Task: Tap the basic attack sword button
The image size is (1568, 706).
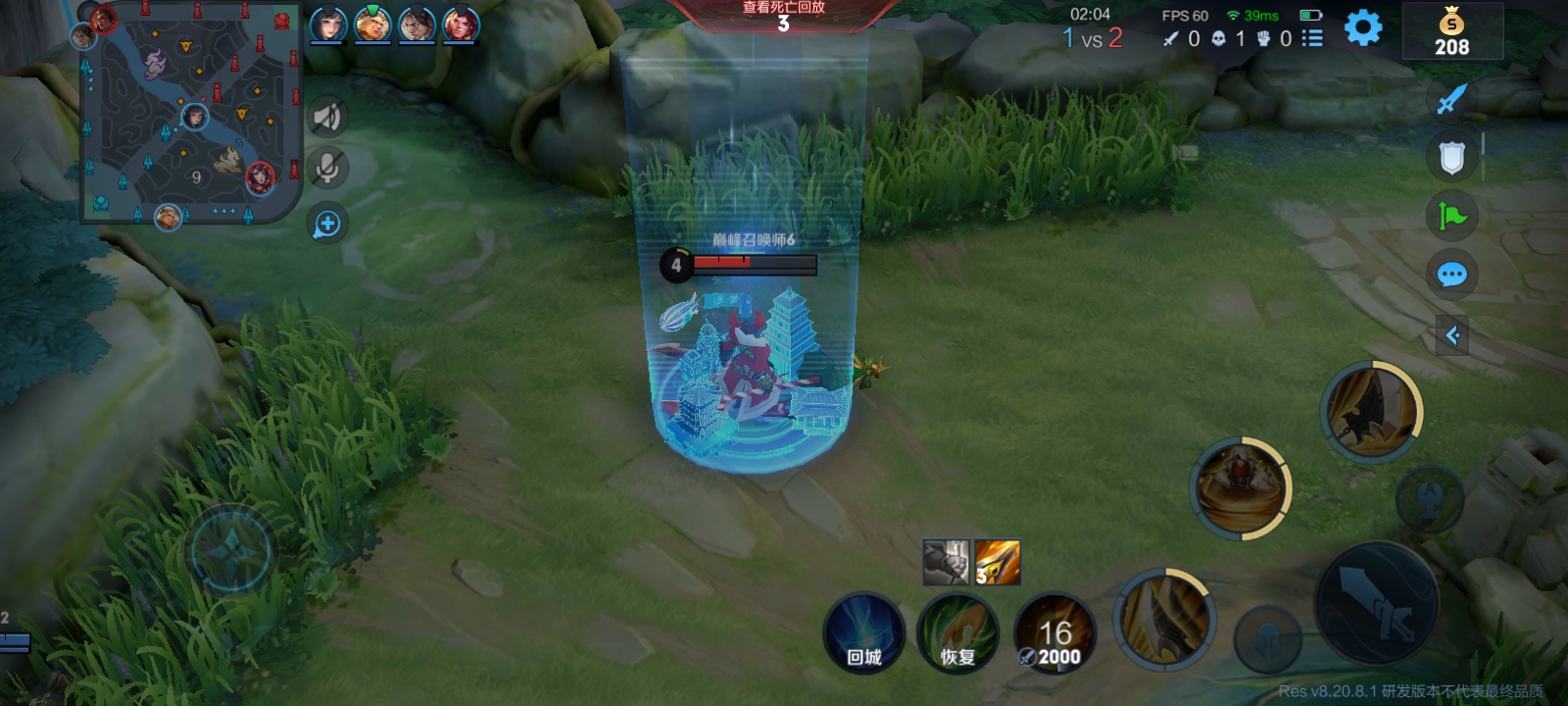Action: (1376, 604)
